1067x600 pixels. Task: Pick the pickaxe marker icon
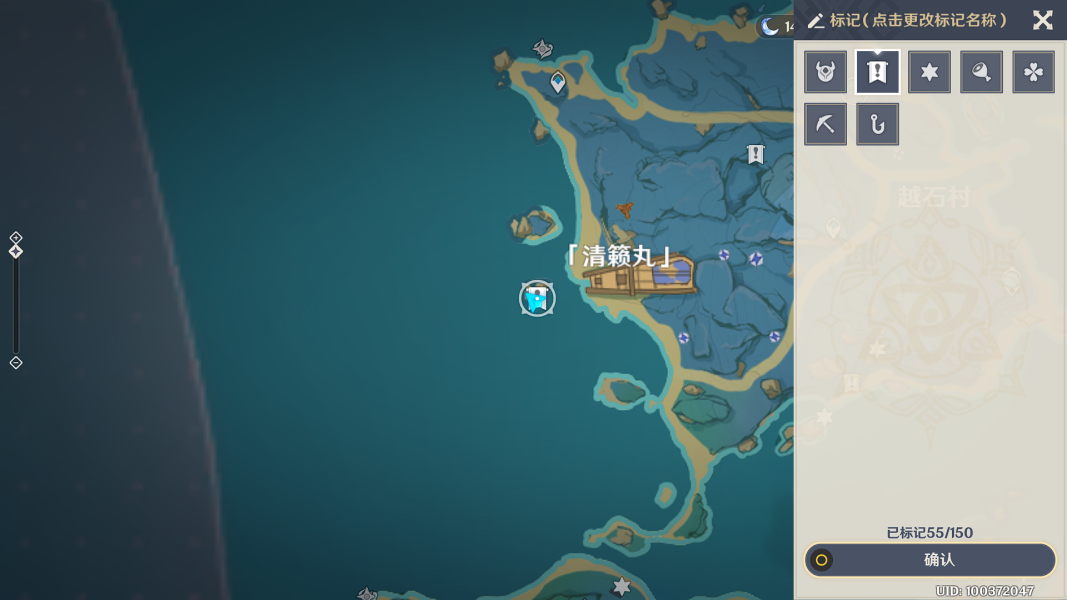[825, 124]
